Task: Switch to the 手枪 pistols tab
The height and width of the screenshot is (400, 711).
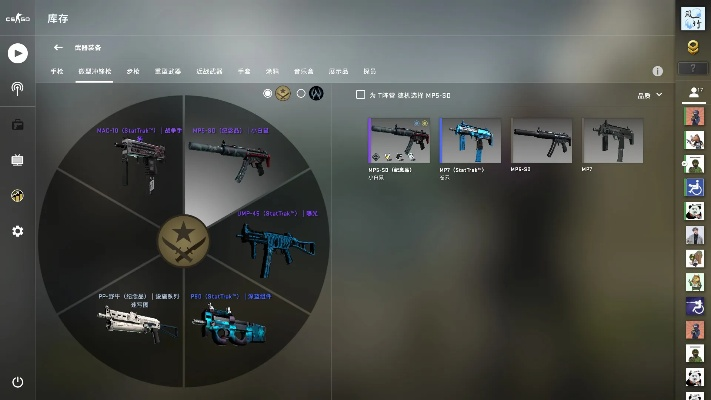Action: click(57, 72)
